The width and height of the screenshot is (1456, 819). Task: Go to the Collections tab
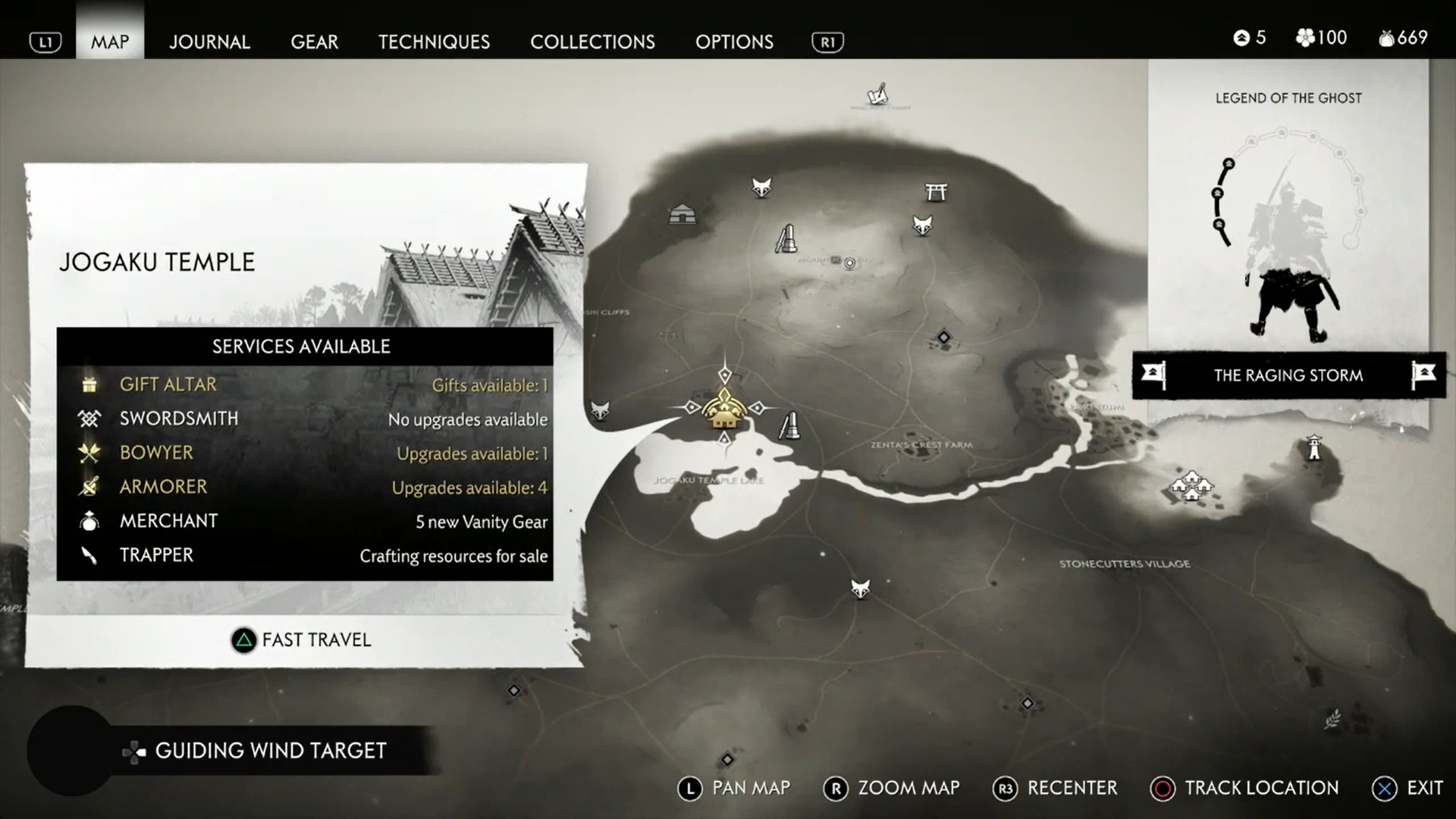click(x=592, y=42)
